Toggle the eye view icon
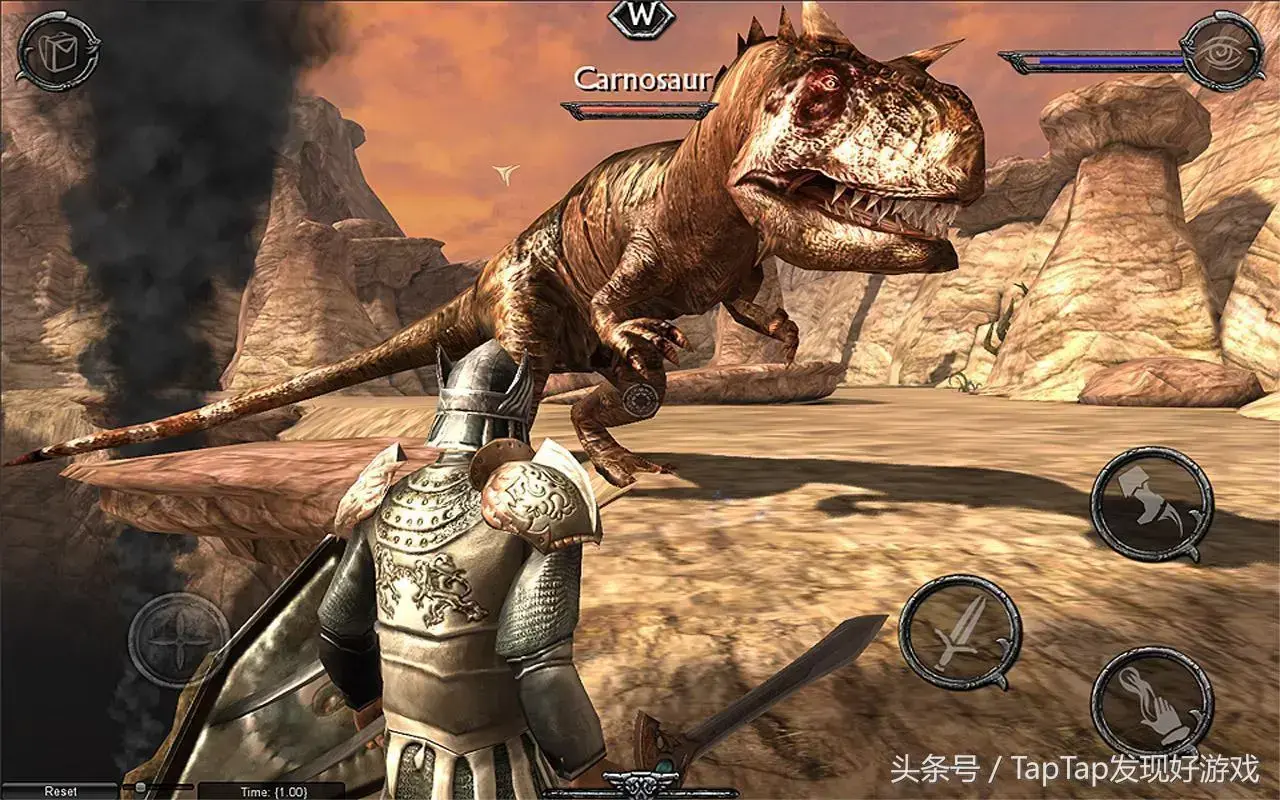1280x800 pixels. pos(1221,52)
